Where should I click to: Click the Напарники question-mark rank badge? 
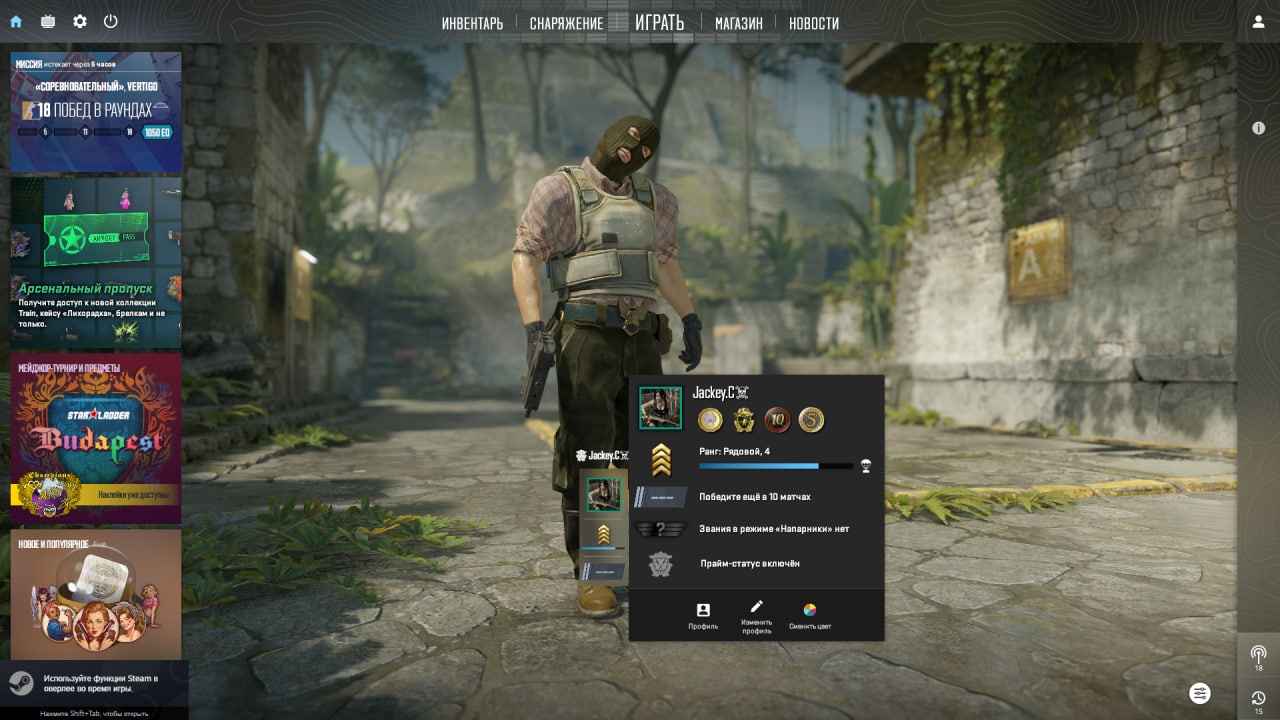tap(661, 527)
